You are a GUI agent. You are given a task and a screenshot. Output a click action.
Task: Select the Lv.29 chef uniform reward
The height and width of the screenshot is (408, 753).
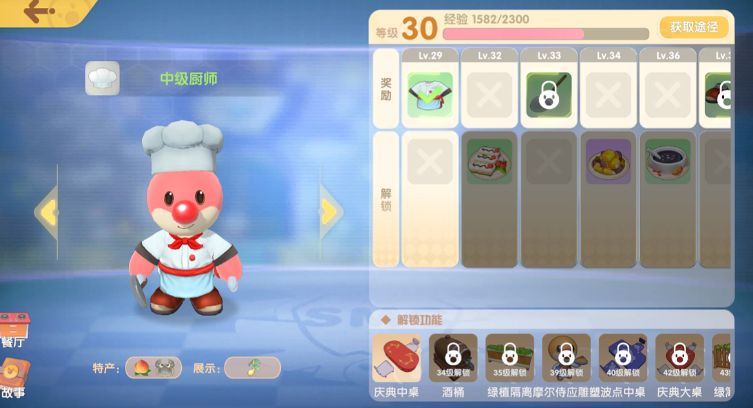pyautogui.click(x=430, y=95)
